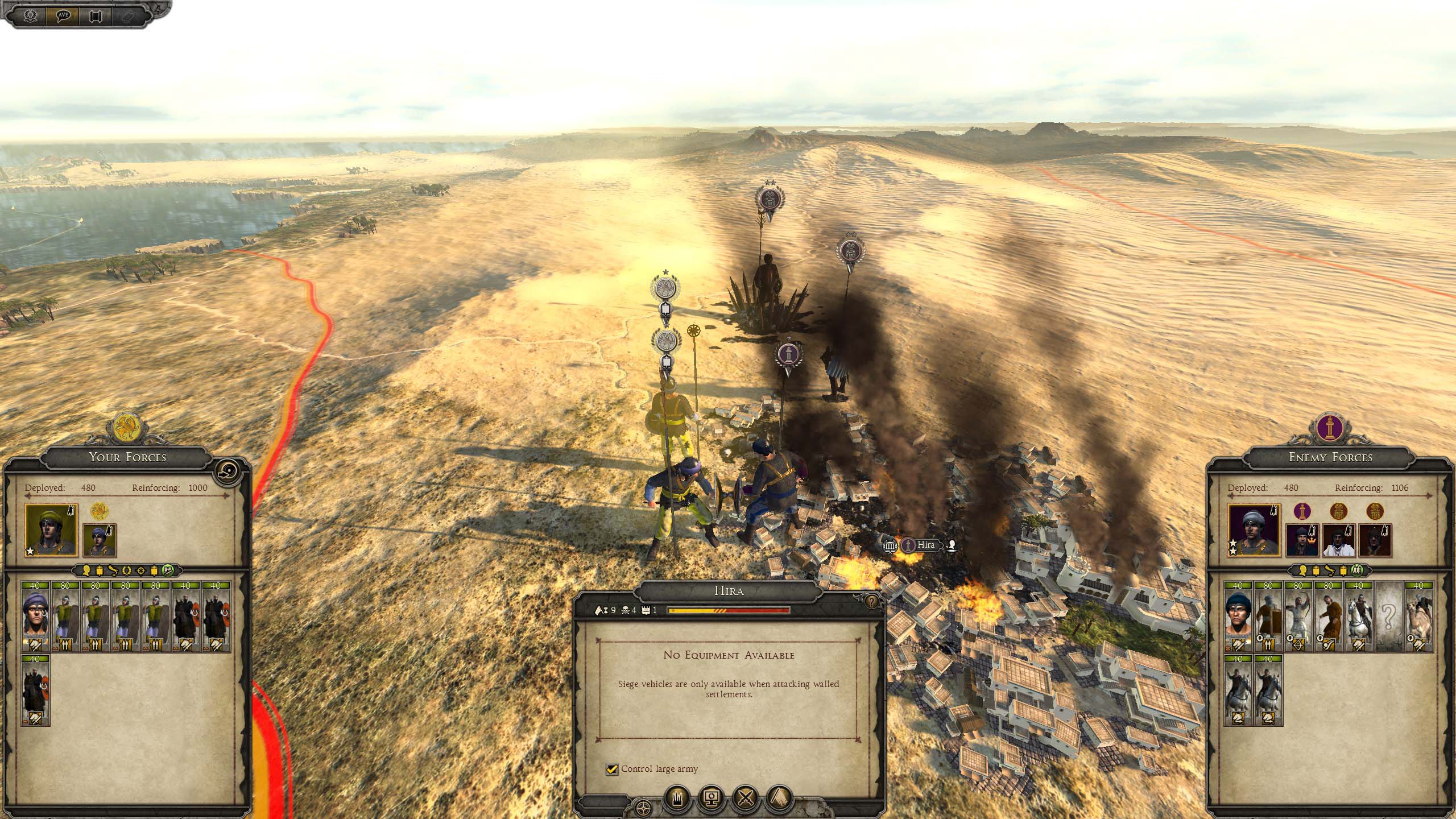Image resolution: width=1456 pixels, height=819 pixels.
Task: Retreat using the white flag button
Action: click(779, 799)
